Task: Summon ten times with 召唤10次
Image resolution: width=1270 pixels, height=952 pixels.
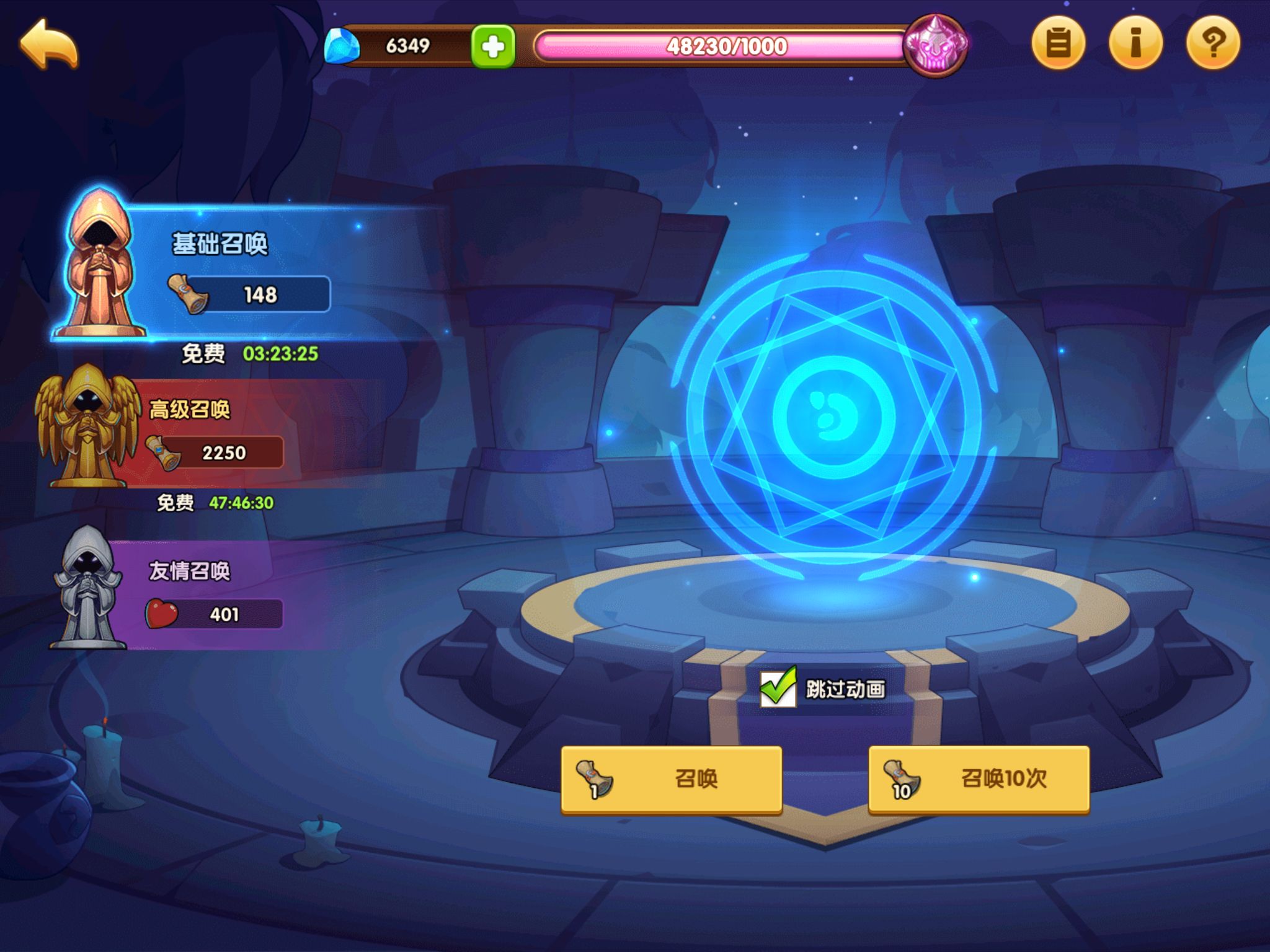Action: pos(979,779)
